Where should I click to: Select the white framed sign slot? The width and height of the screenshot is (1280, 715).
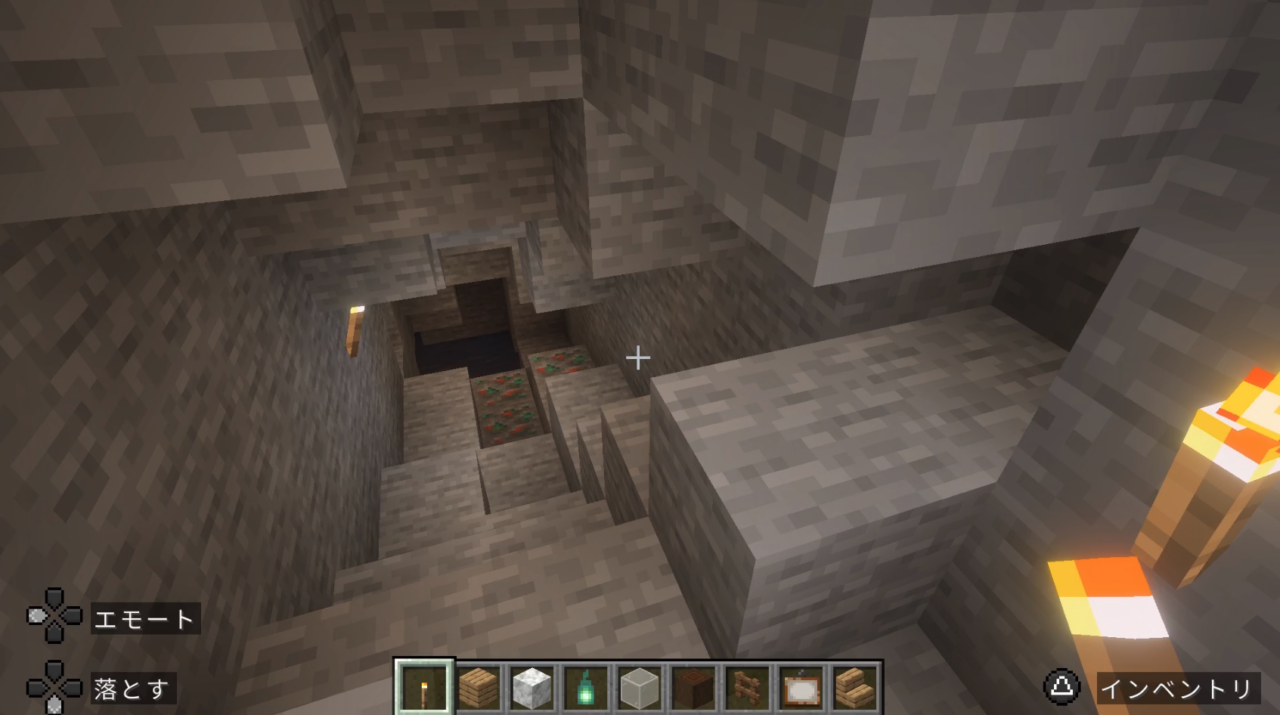pos(802,687)
